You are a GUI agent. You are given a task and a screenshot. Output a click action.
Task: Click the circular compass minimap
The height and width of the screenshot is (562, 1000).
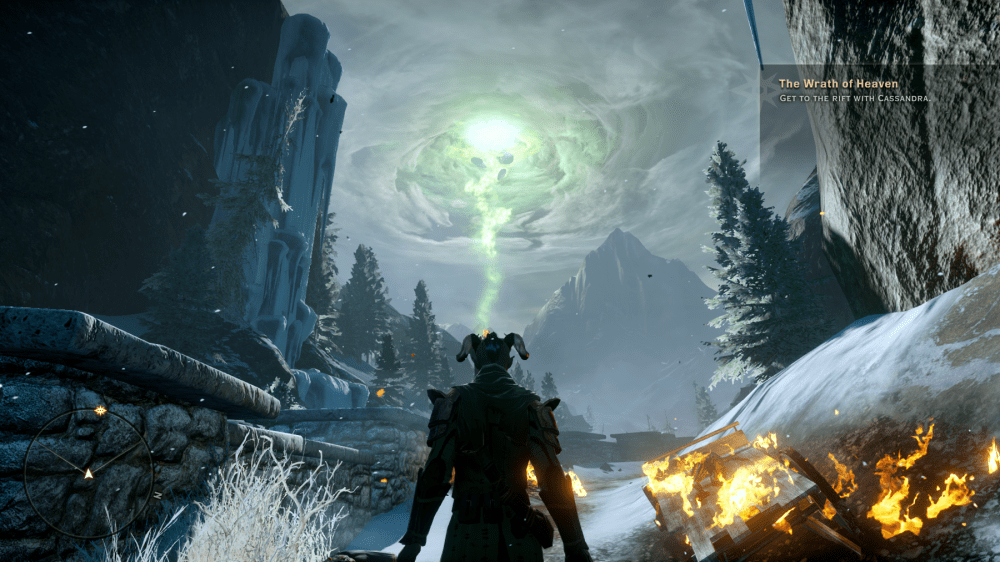[88, 472]
